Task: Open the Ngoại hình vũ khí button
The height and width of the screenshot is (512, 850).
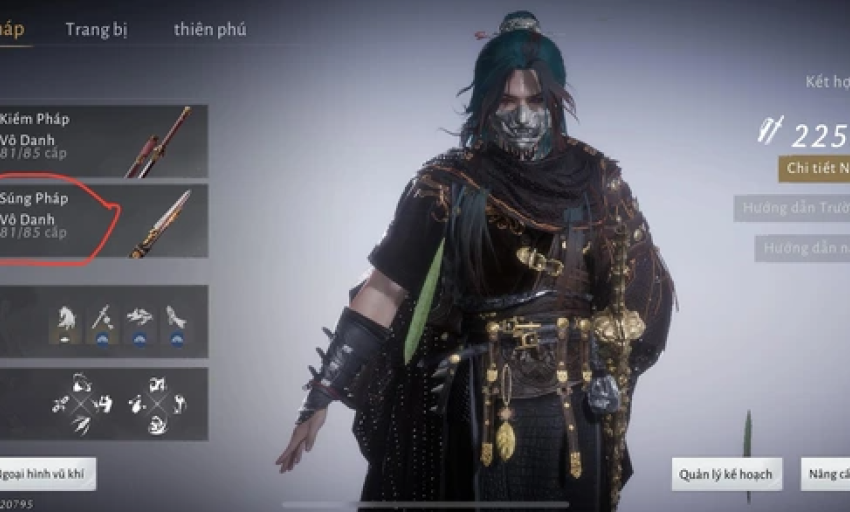Action: pos(48,474)
